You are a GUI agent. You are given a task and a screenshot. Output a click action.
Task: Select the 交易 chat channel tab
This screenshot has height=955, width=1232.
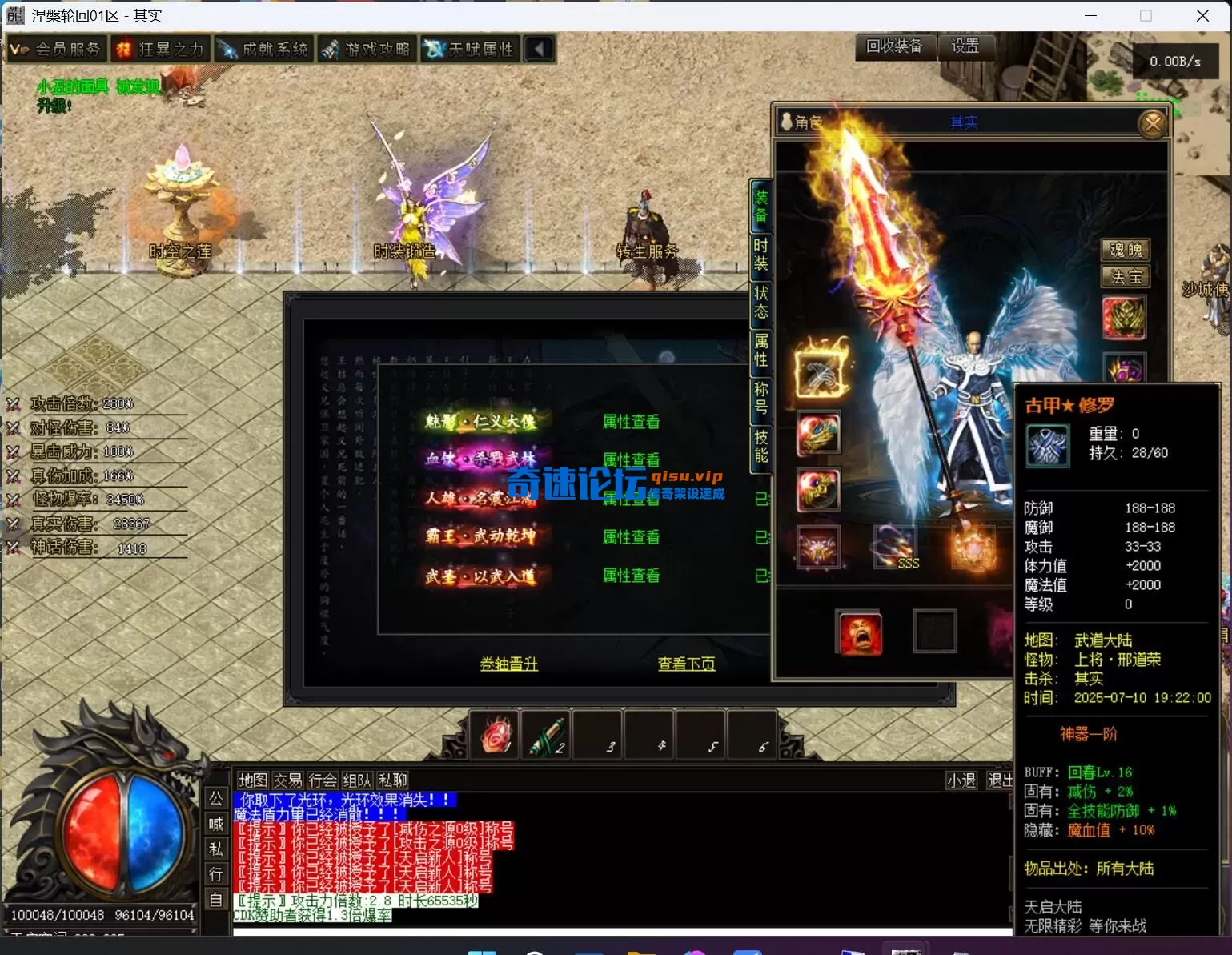287,780
